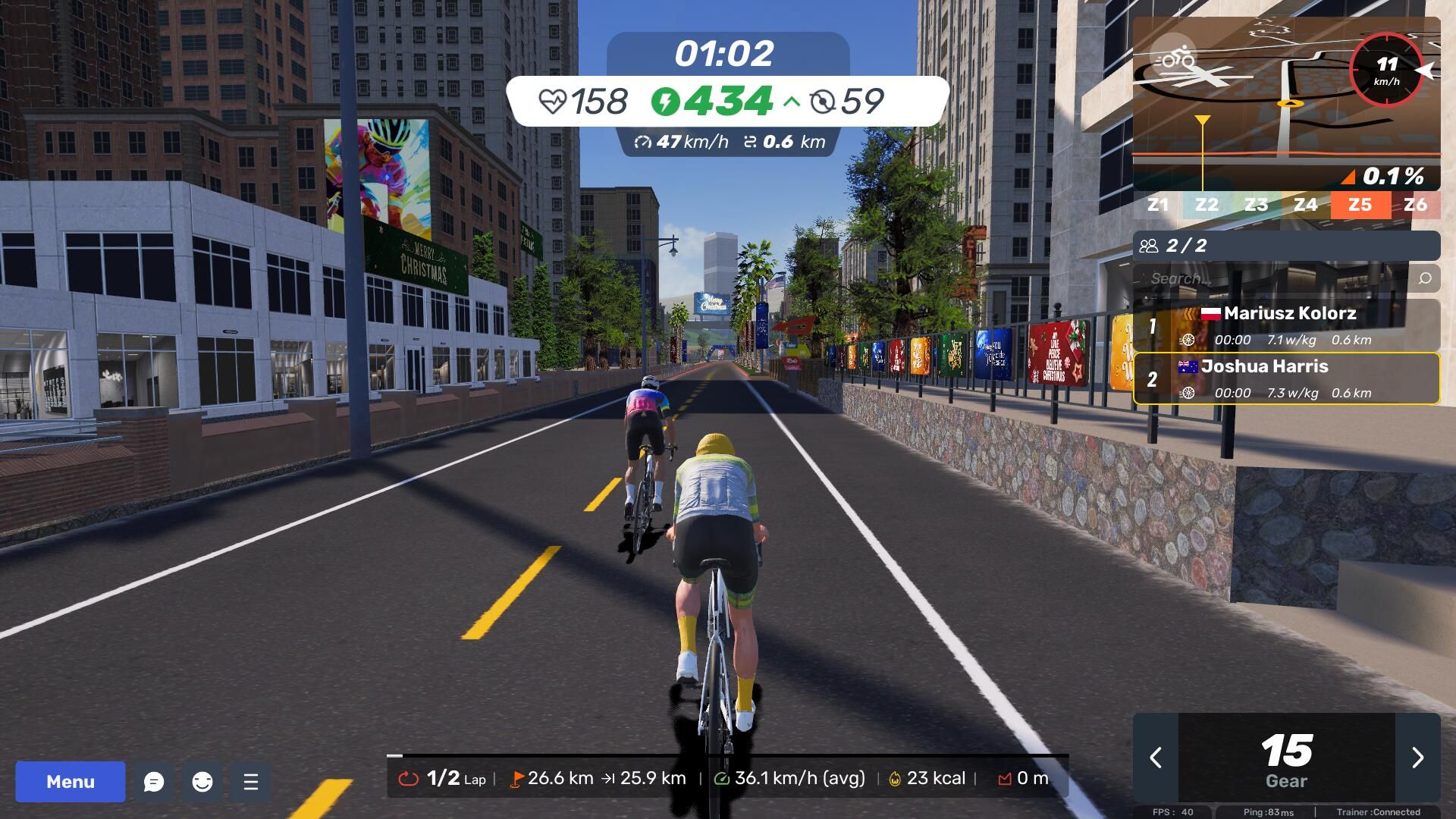This screenshot has width=1456, height=819.
Task: Open the three-line list button
Action: coord(251,781)
